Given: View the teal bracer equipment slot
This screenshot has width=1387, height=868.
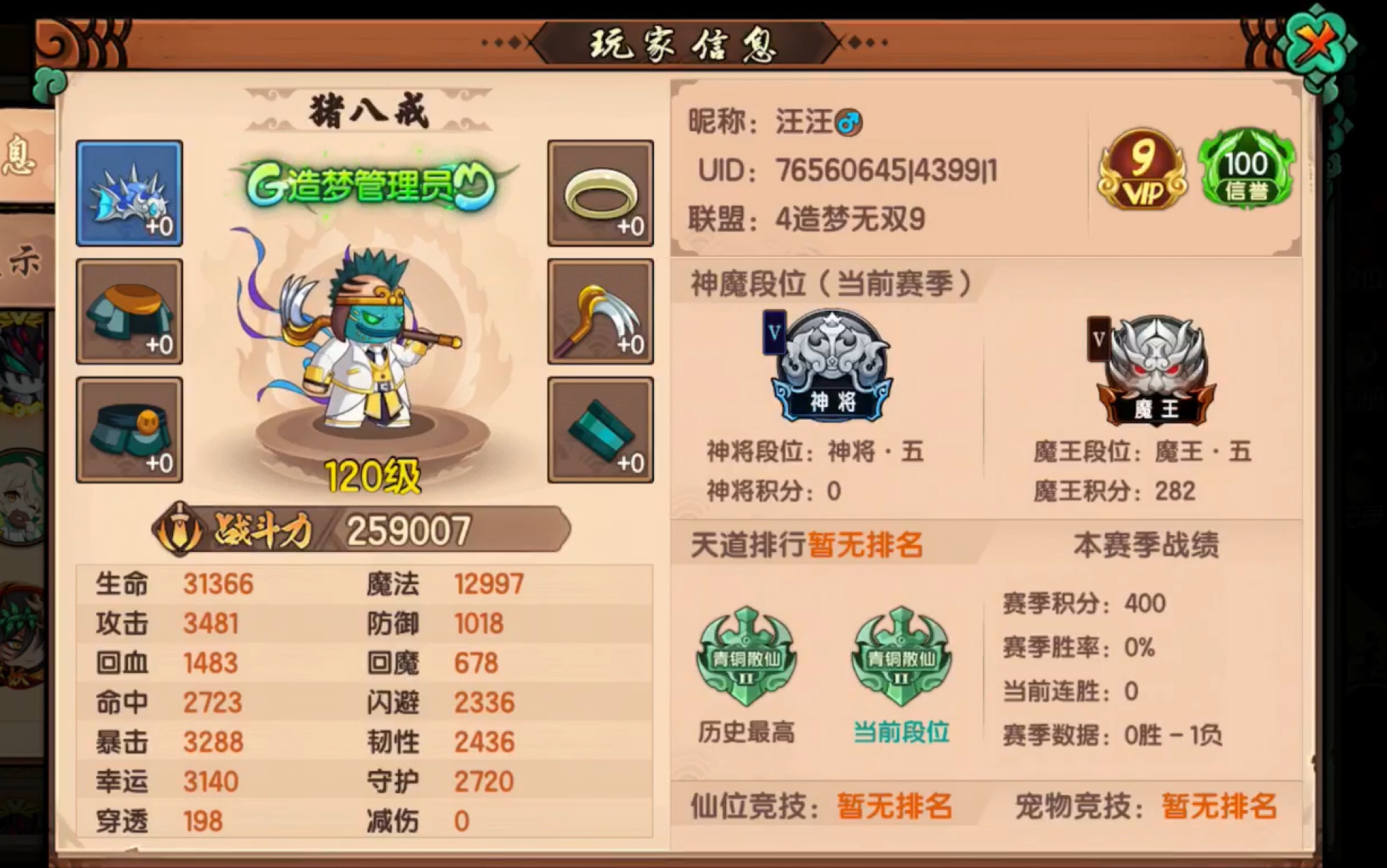Looking at the screenshot, I should [x=599, y=426].
